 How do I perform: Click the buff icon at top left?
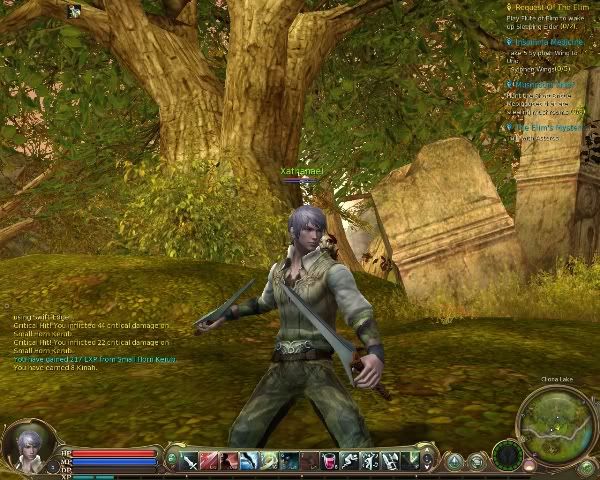point(74,12)
